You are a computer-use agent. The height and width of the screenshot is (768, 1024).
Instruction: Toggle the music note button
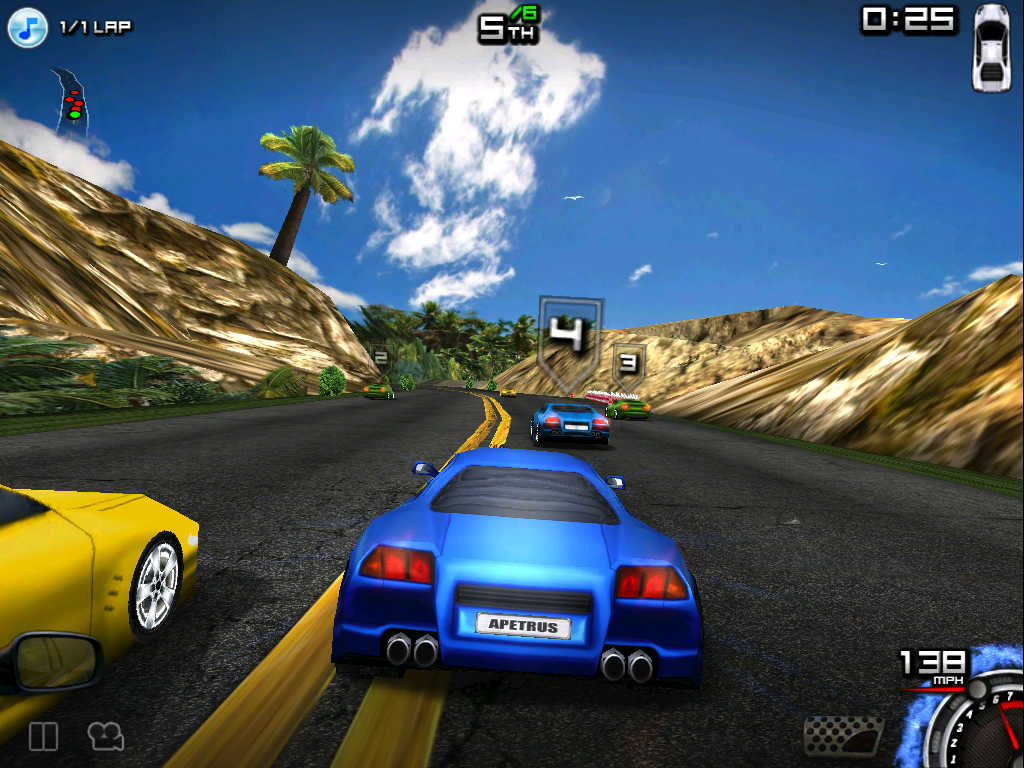click(x=28, y=27)
